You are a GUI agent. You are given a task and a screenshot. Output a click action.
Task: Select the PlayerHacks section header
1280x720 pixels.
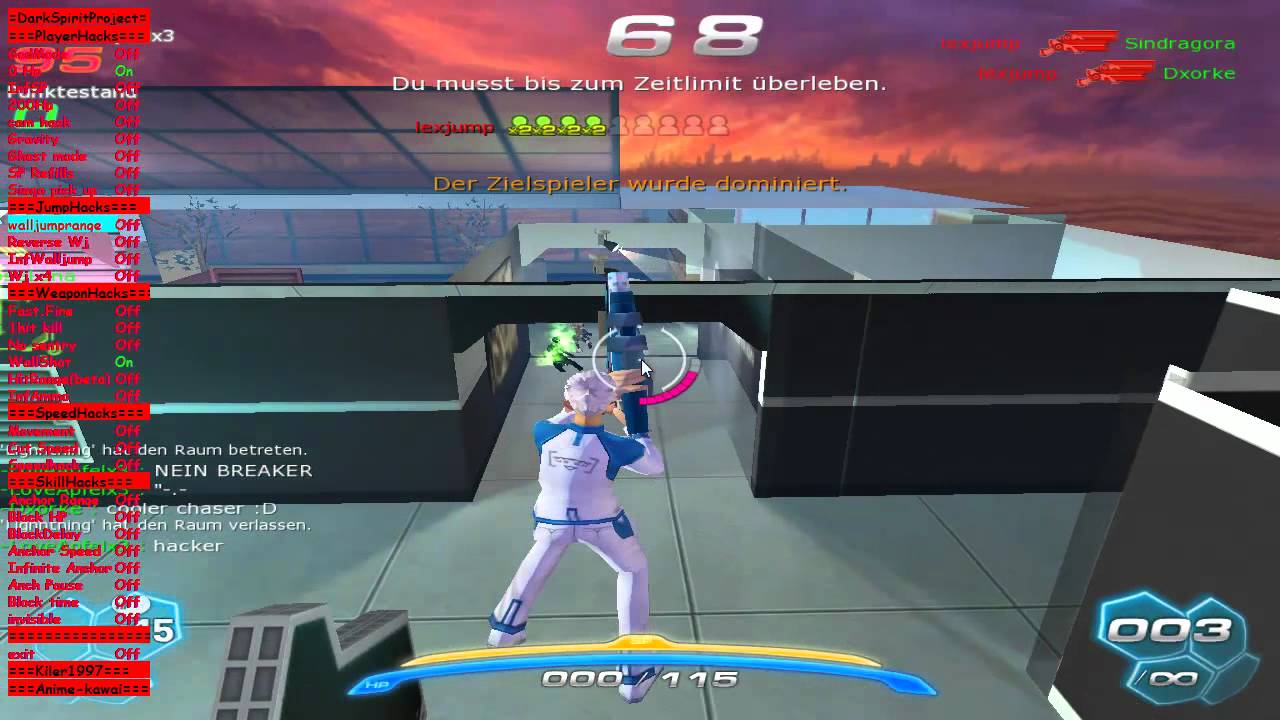pyautogui.click(x=78, y=35)
